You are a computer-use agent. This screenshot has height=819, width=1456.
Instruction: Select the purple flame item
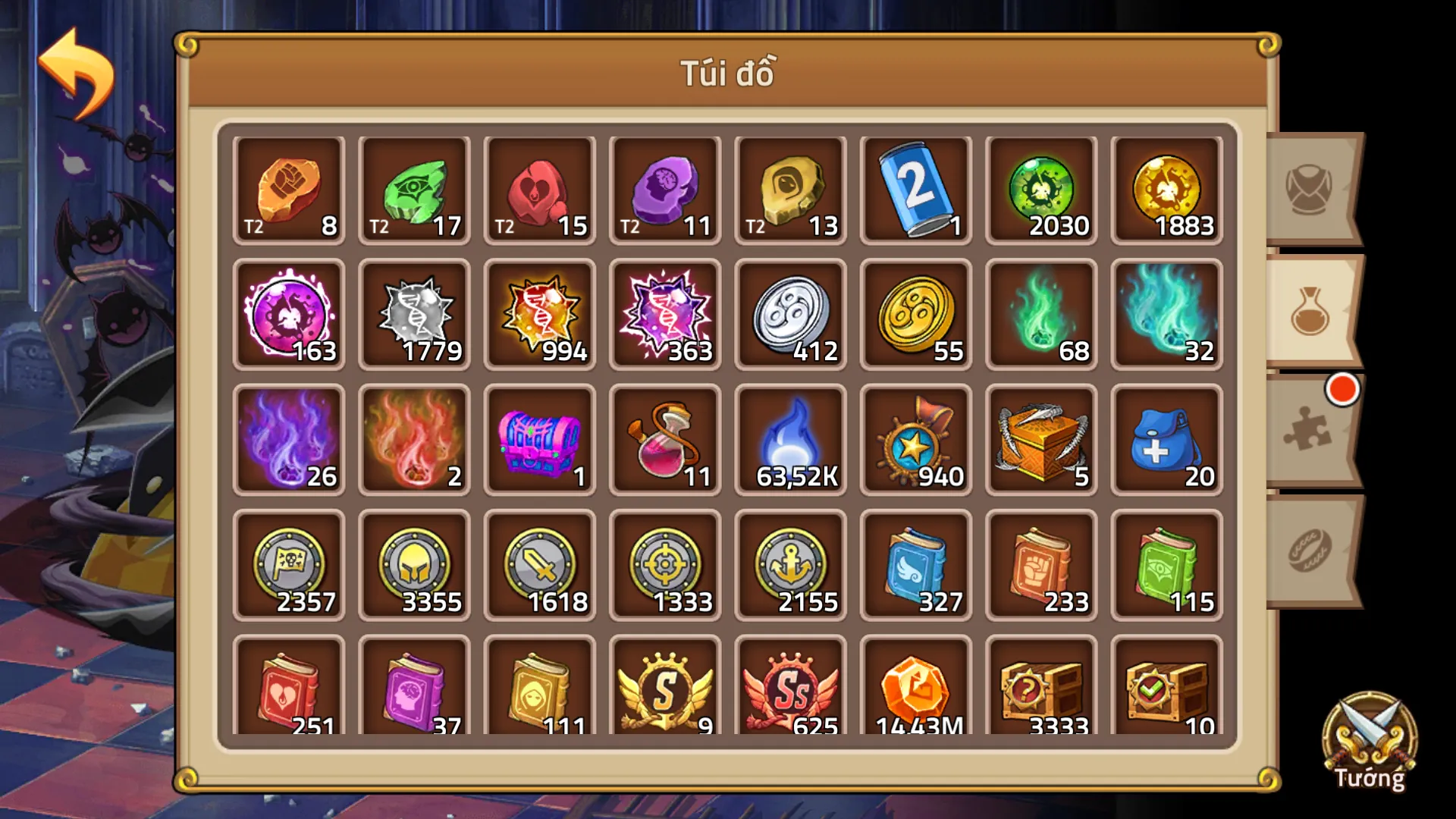tap(289, 440)
